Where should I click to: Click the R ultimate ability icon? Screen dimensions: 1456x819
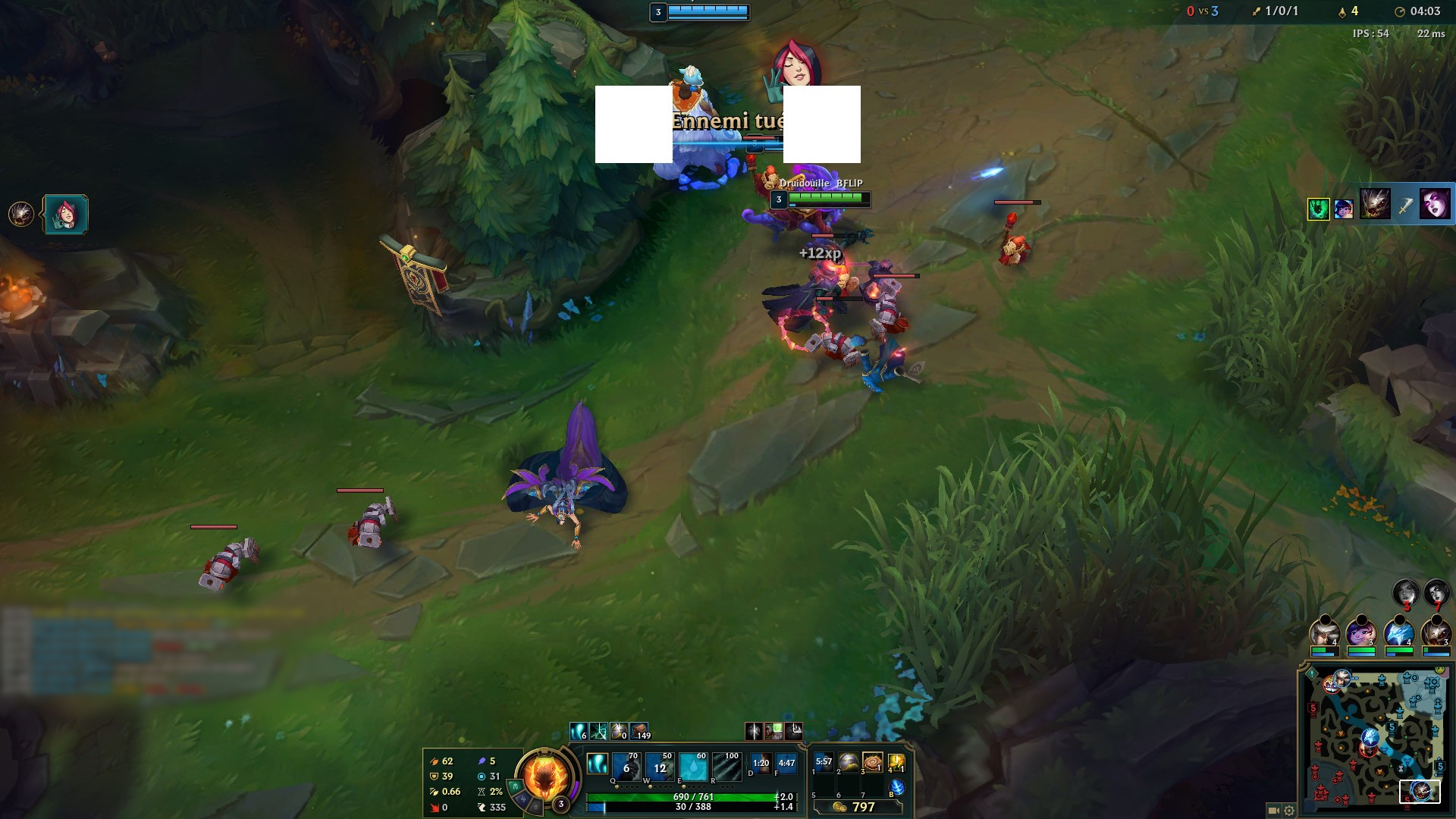click(x=728, y=766)
